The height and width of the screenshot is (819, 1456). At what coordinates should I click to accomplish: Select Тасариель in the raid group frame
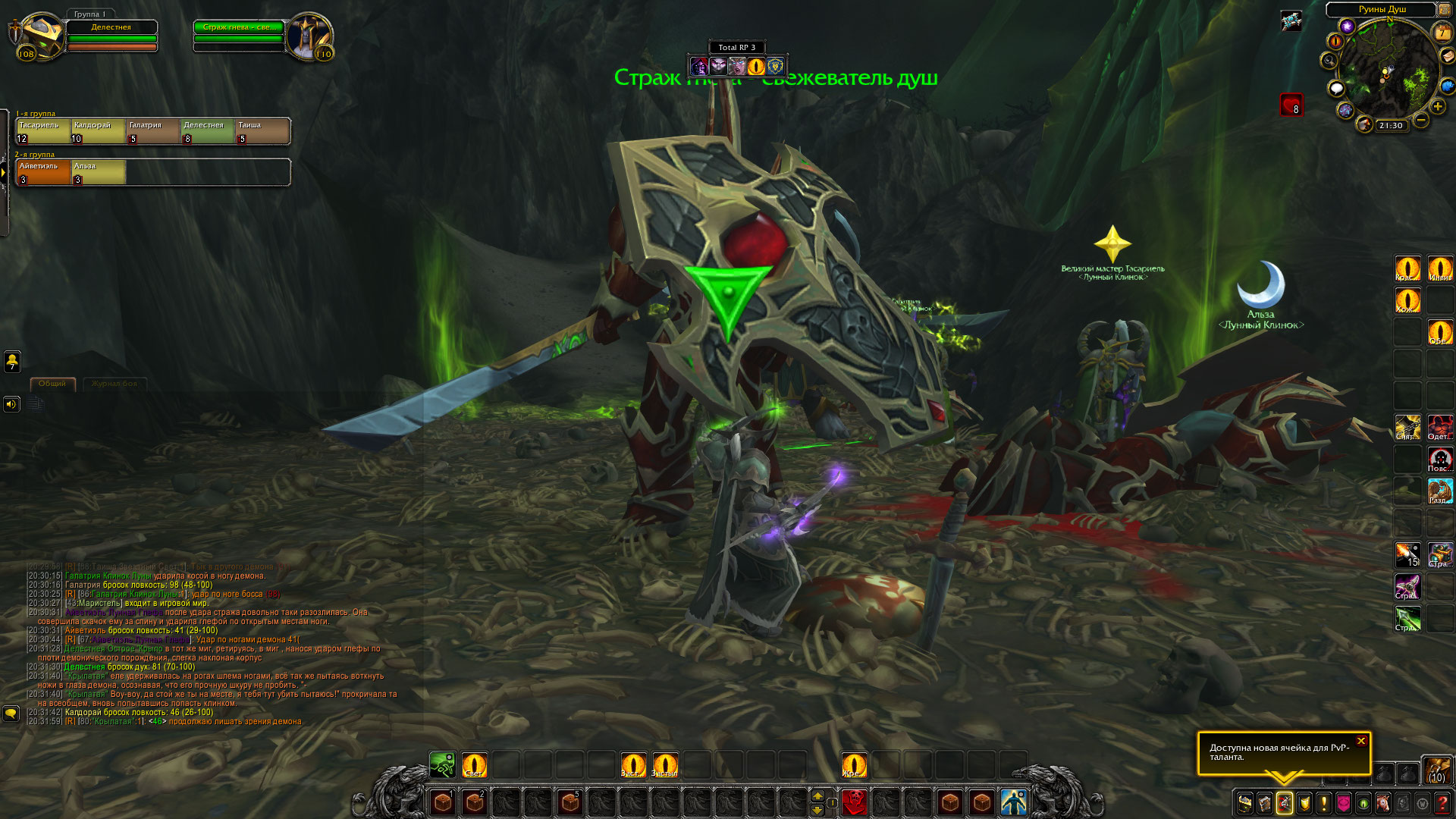(43, 131)
